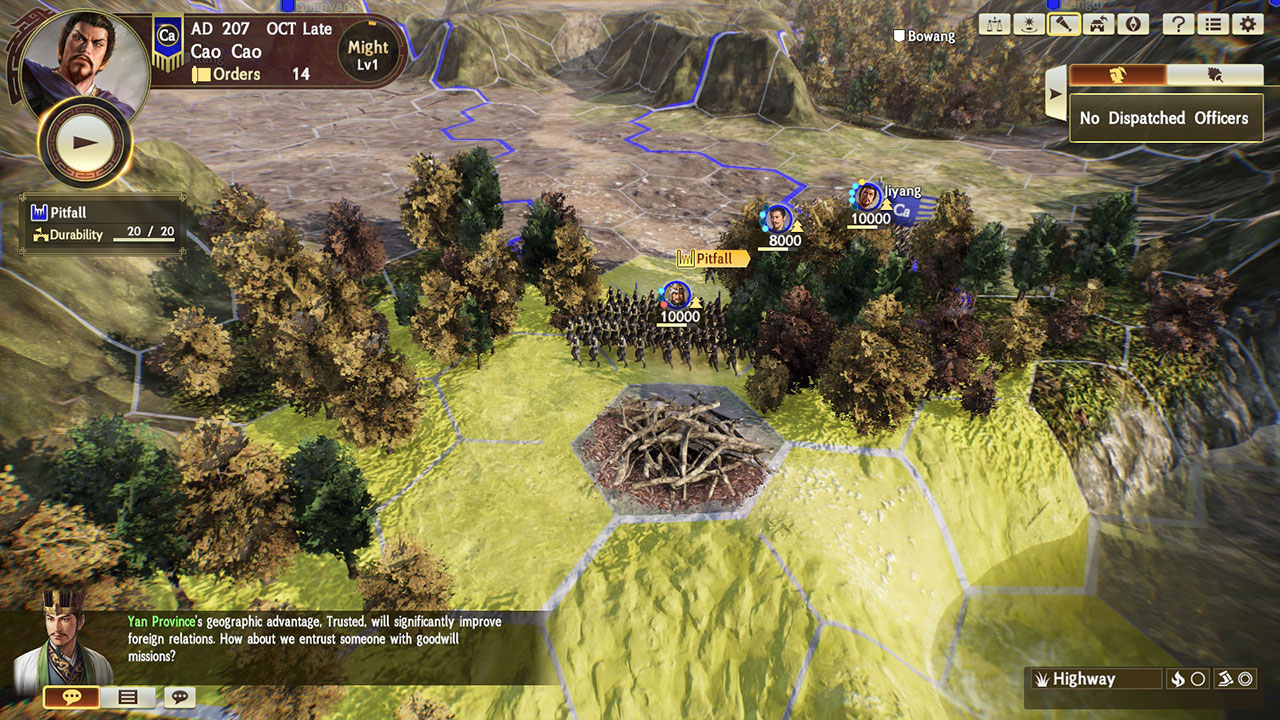This screenshot has height=720, width=1280.
Task: Open the gear settings button
Action: [x=1246, y=25]
